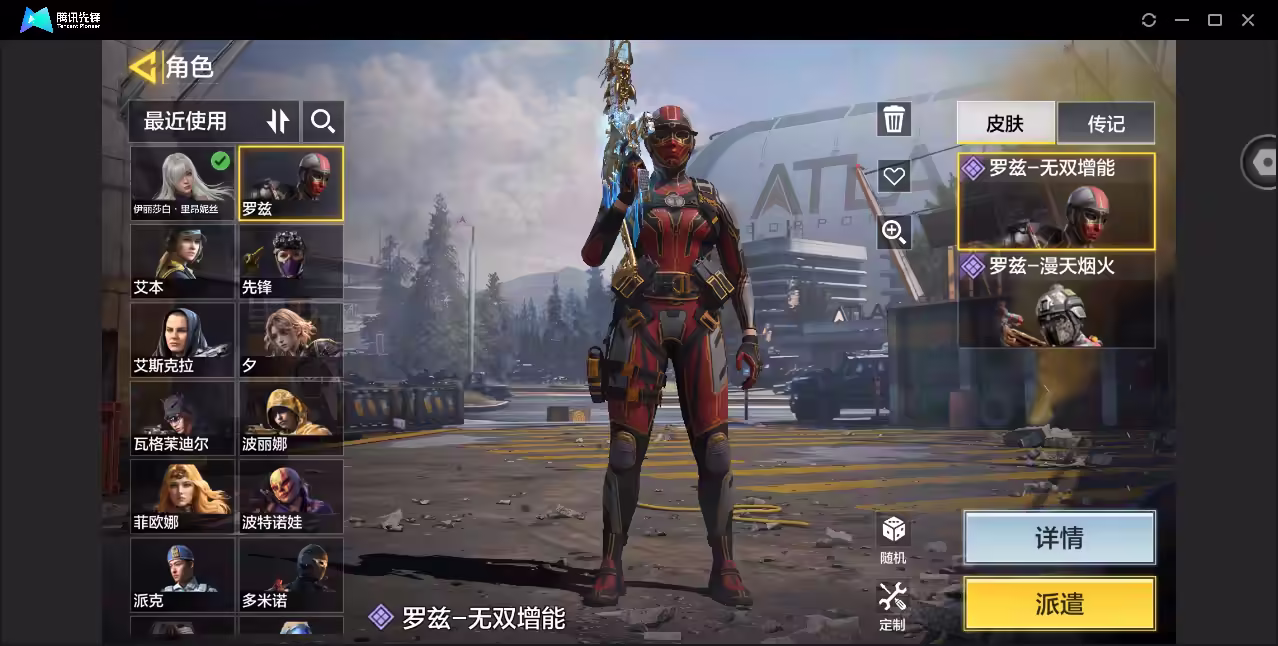This screenshot has height=646, width=1278.
Task: Switch to the 传记 tab
Action: coord(1106,123)
